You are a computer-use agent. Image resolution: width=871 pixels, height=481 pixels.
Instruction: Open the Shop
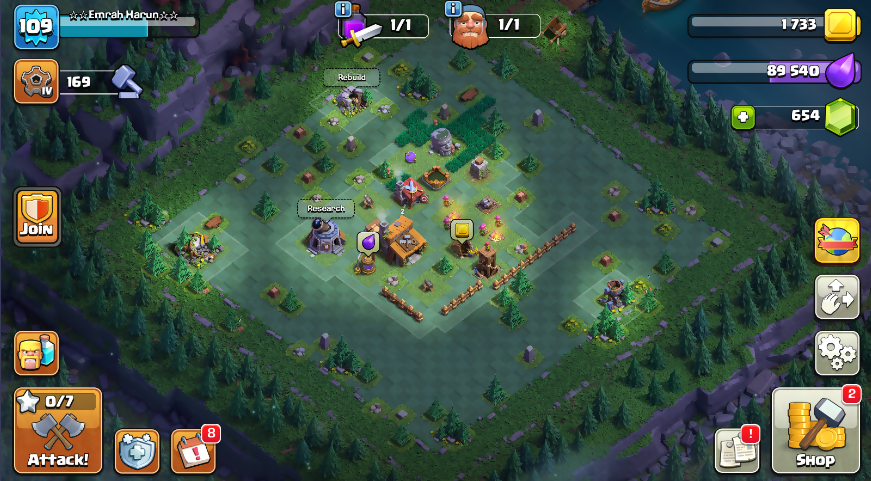(815, 431)
